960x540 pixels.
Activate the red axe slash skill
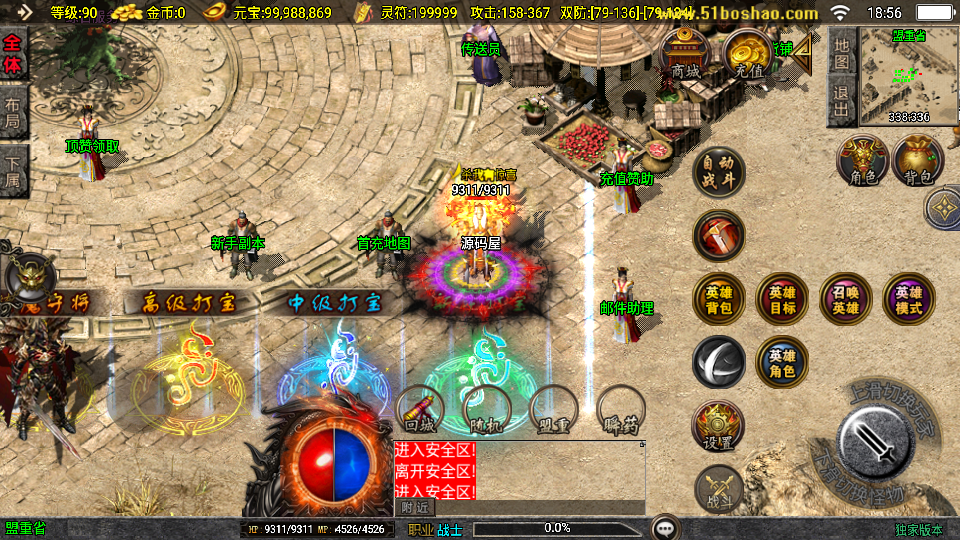coord(718,236)
